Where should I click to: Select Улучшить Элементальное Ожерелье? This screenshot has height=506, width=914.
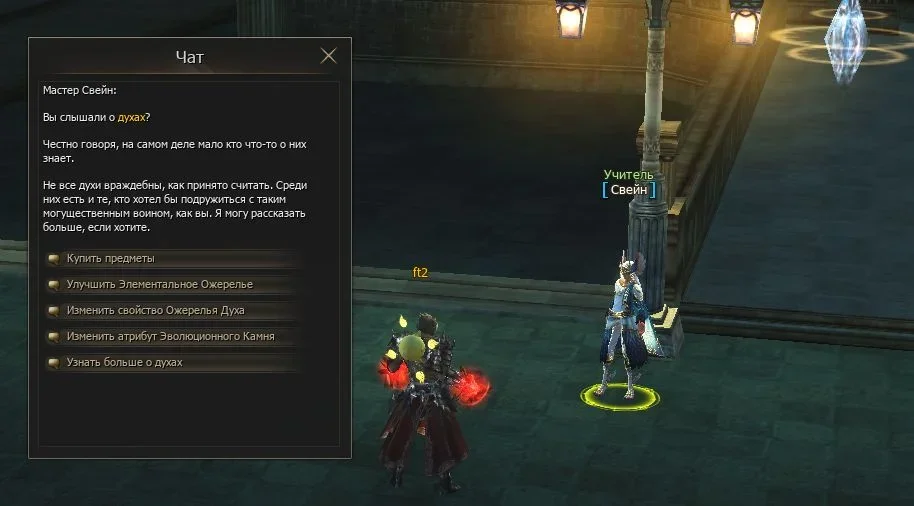[x=159, y=285]
